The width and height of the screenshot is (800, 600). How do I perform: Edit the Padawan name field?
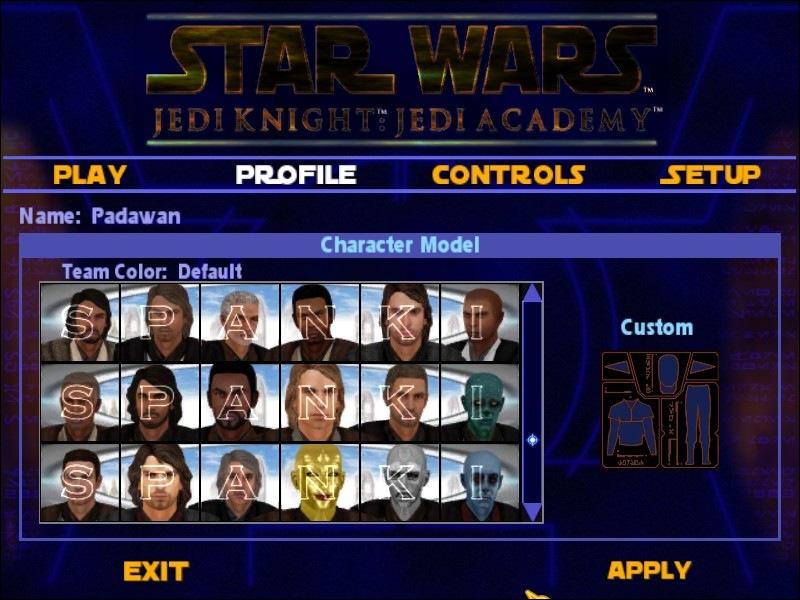pyautogui.click(x=135, y=216)
